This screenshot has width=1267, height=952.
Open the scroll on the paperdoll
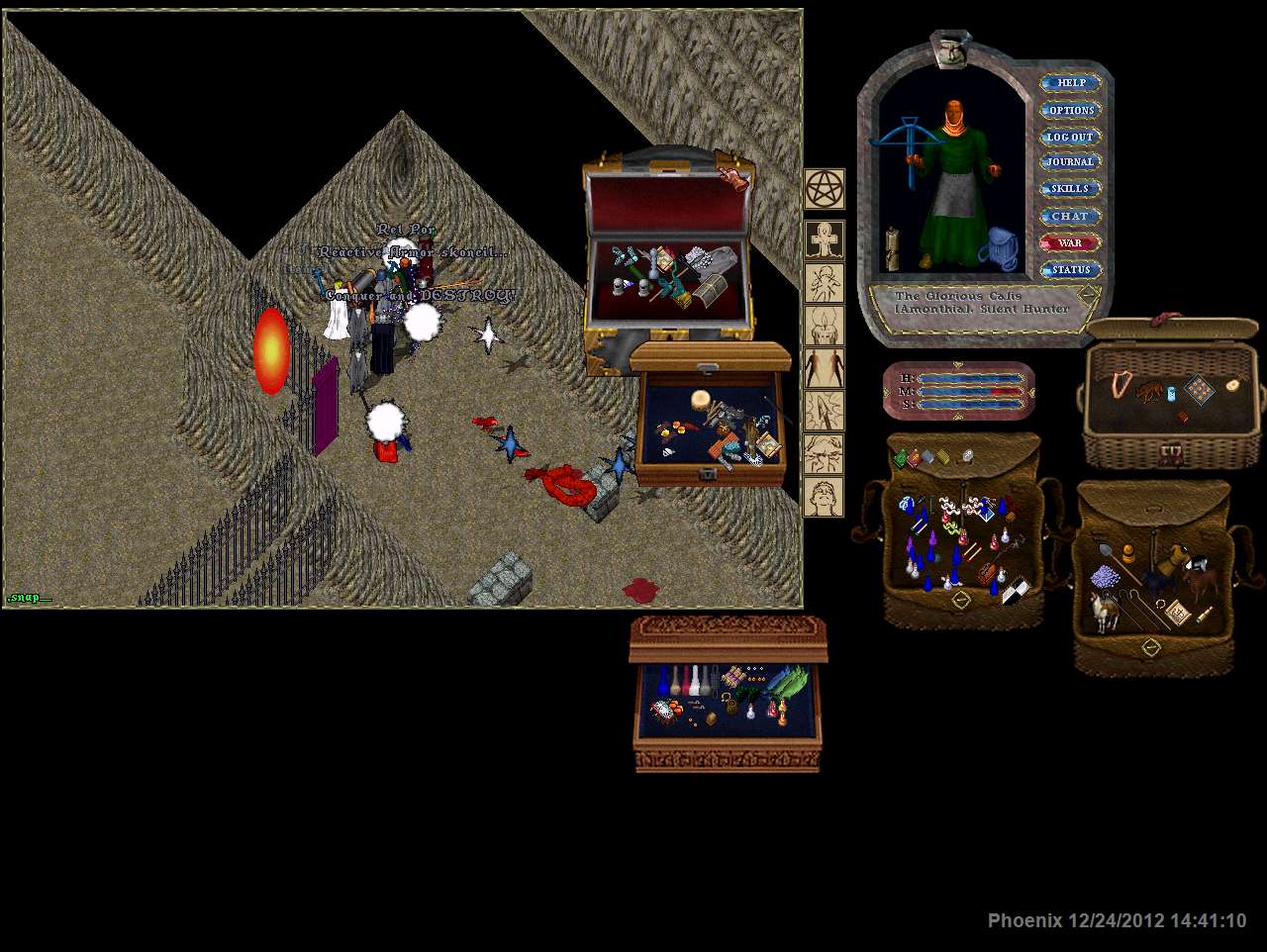click(x=891, y=249)
